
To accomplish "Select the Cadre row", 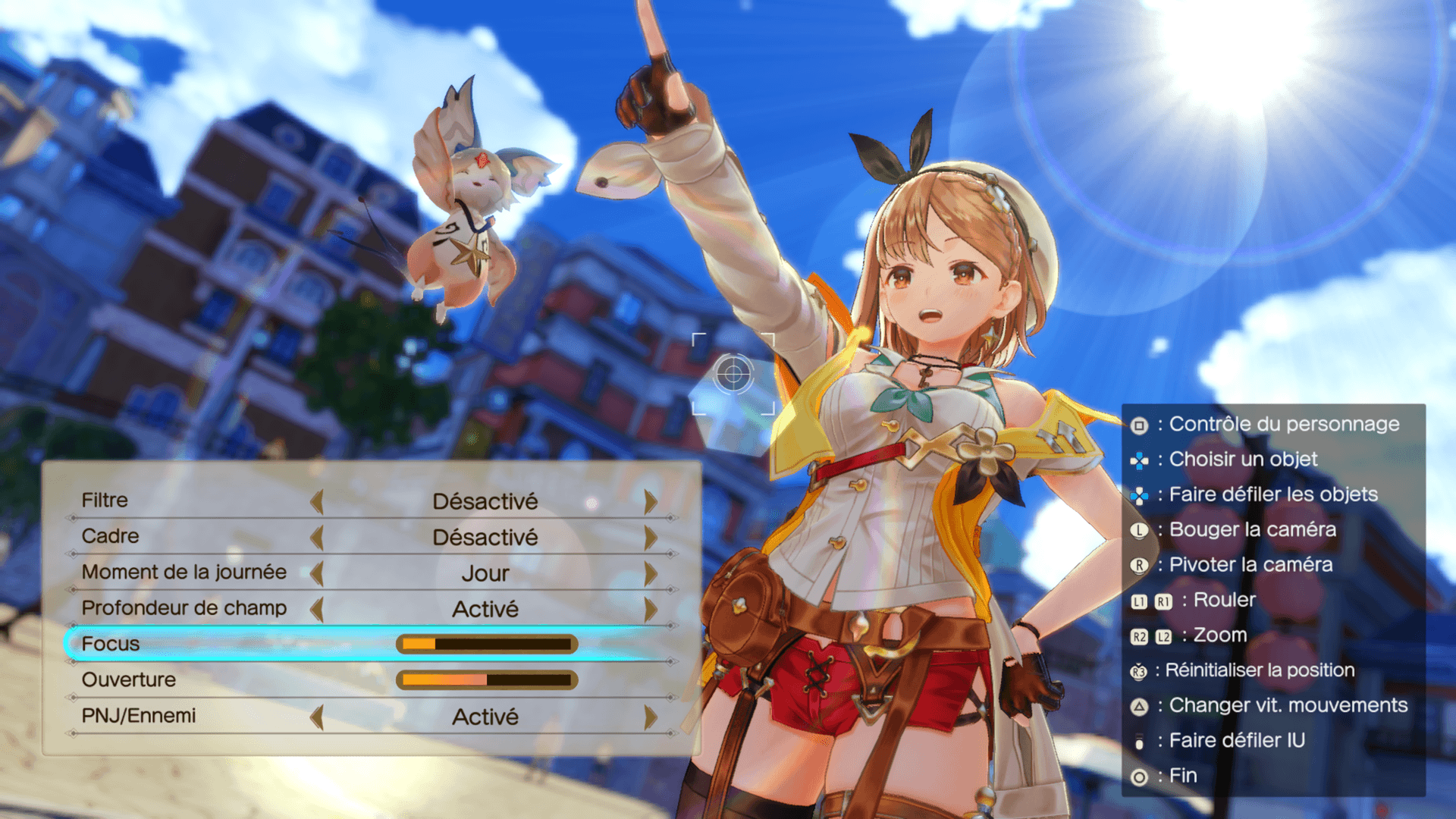I will tap(110, 536).
